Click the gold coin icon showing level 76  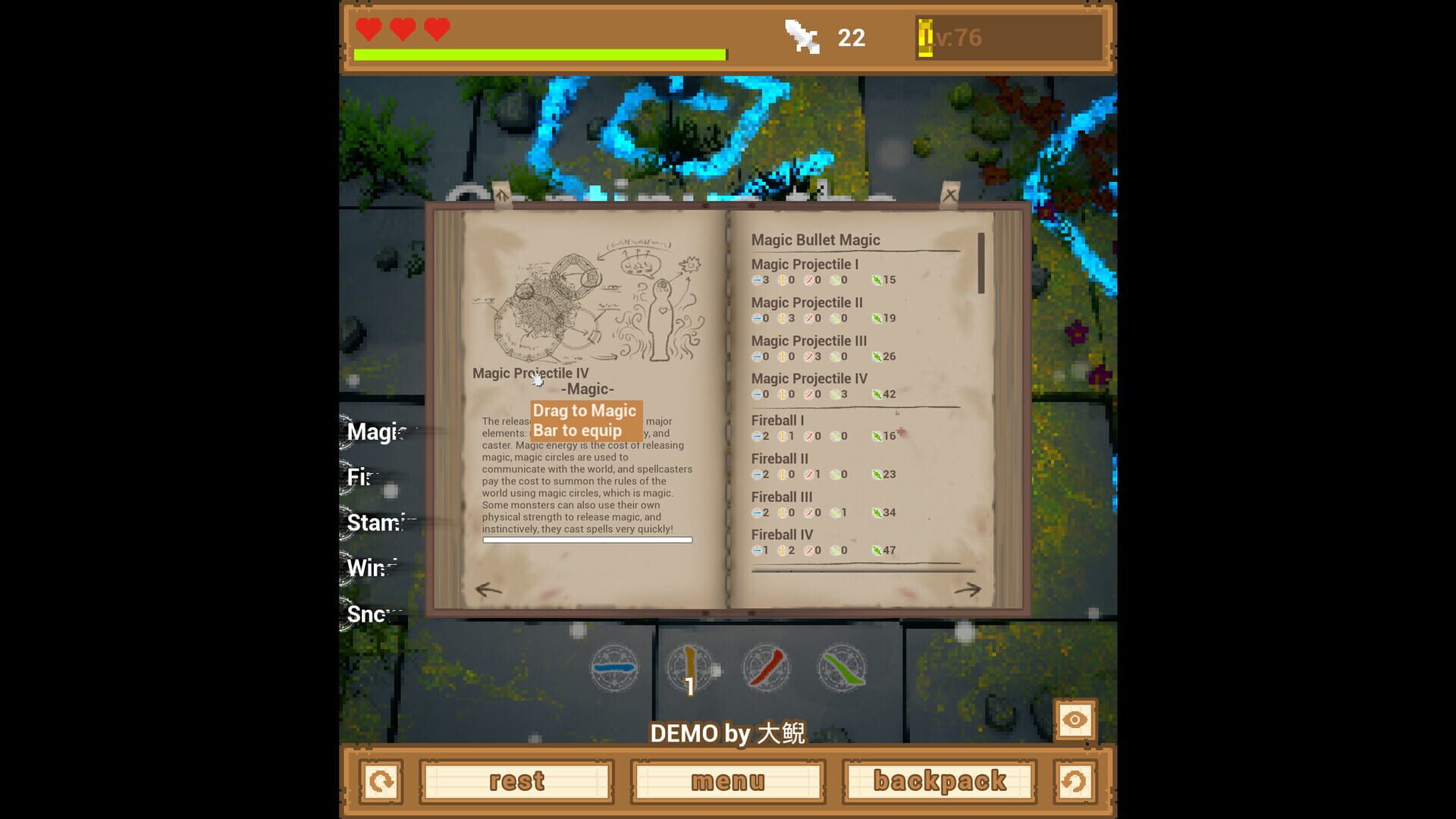925,36
